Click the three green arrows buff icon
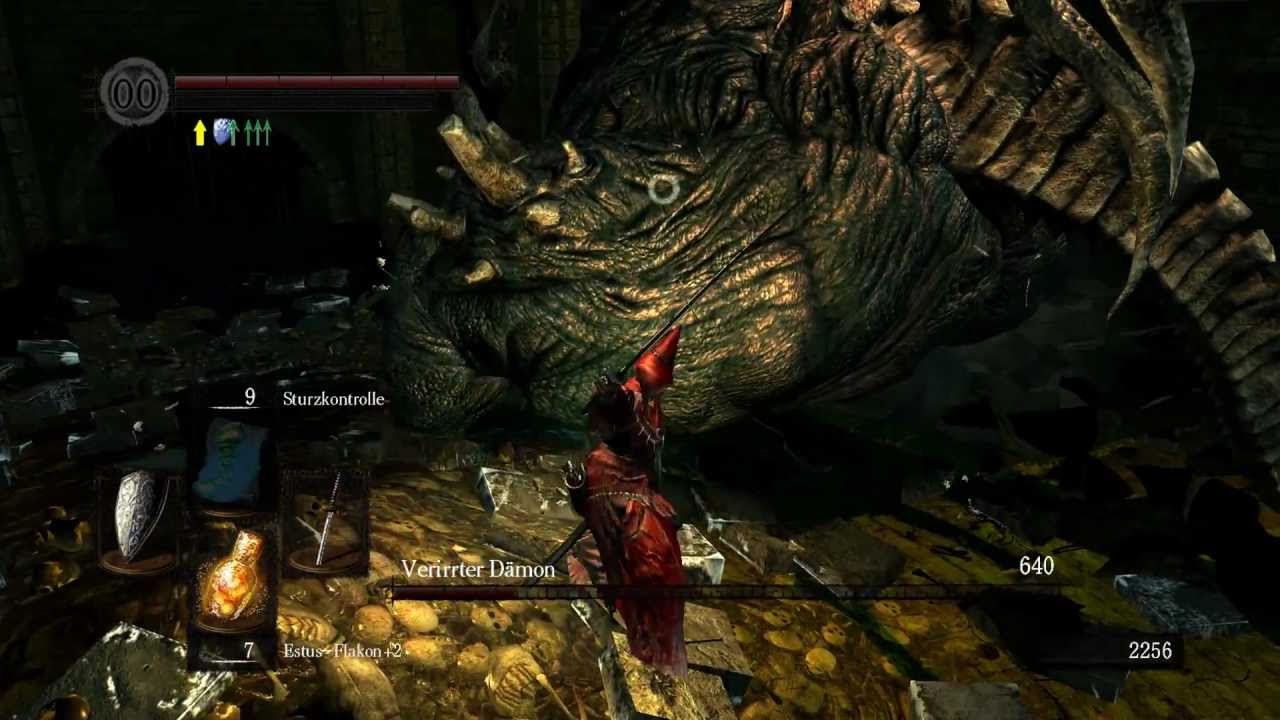Viewport: 1280px width, 720px height. point(257,132)
